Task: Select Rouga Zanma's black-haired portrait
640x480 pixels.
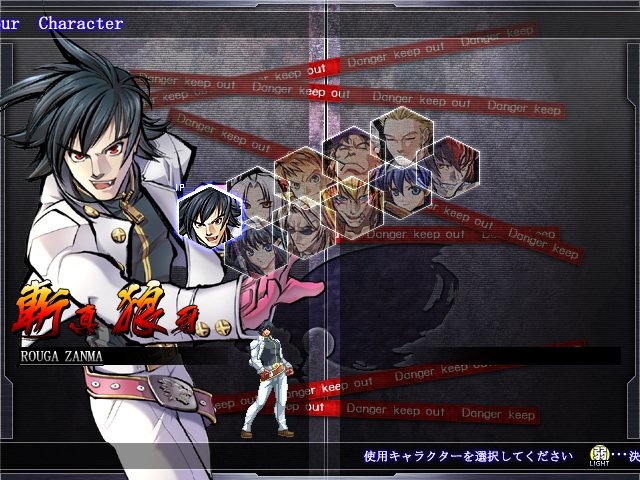Action: pos(211,216)
